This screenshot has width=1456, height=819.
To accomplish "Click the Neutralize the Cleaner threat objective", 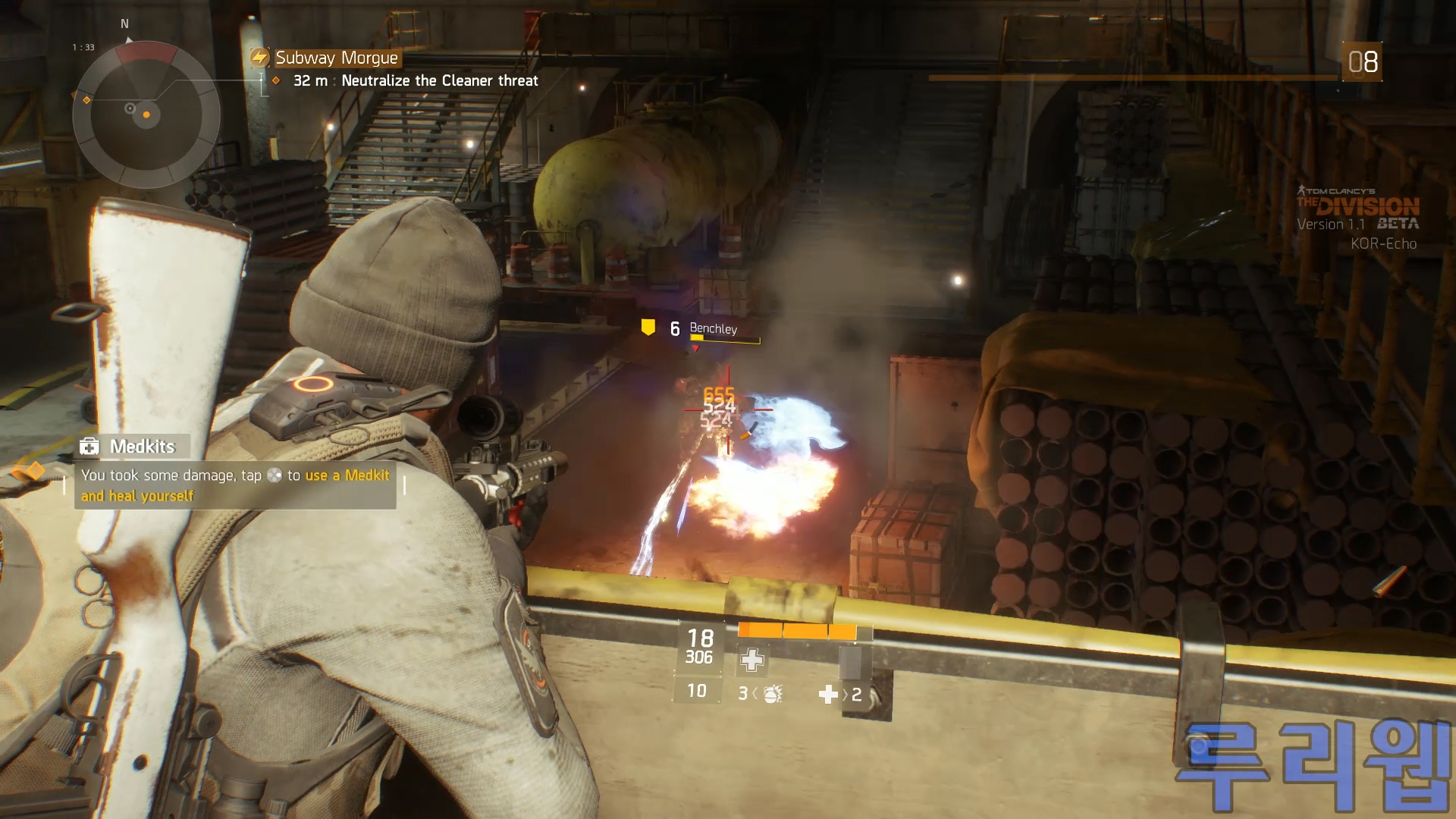I will (x=439, y=81).
